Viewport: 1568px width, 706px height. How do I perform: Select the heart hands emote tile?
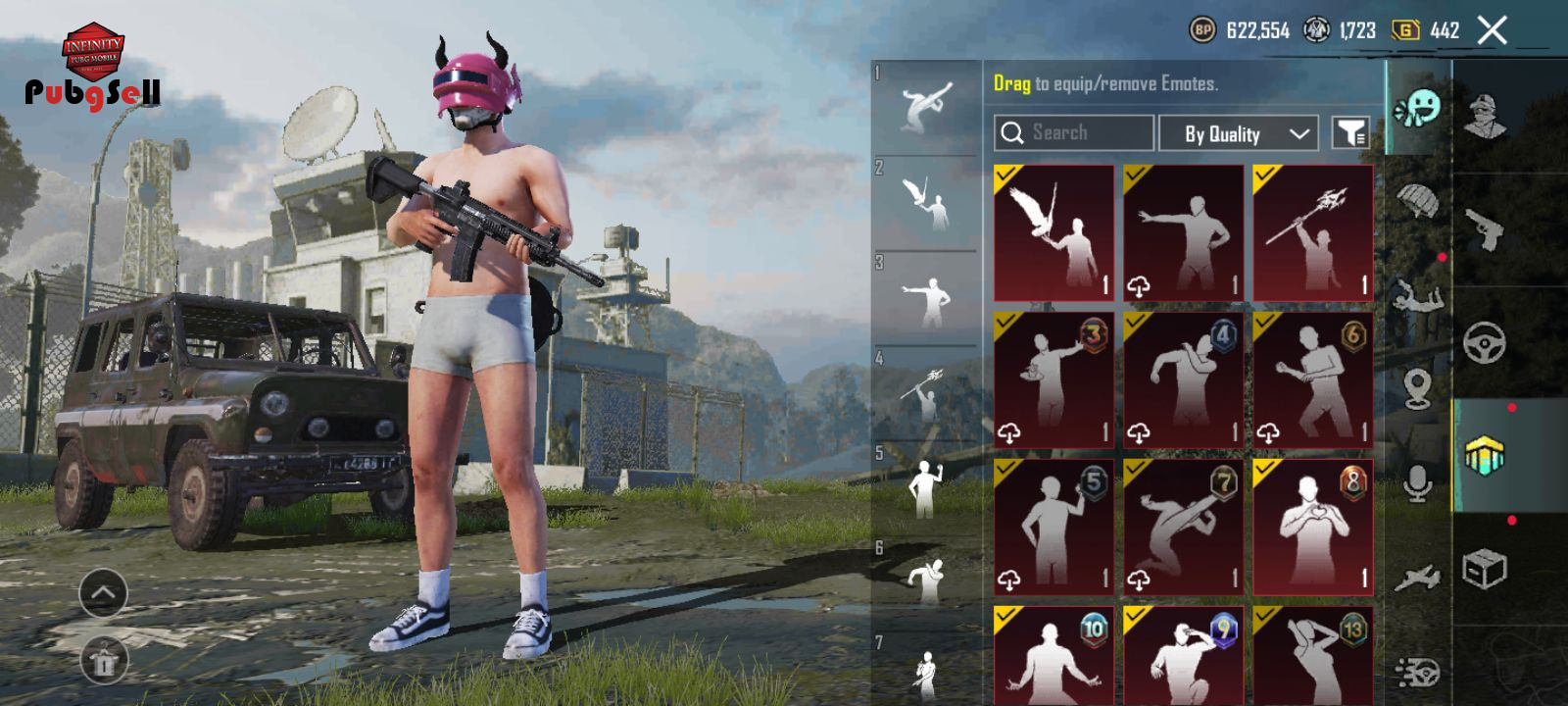tap(1313, 527)
